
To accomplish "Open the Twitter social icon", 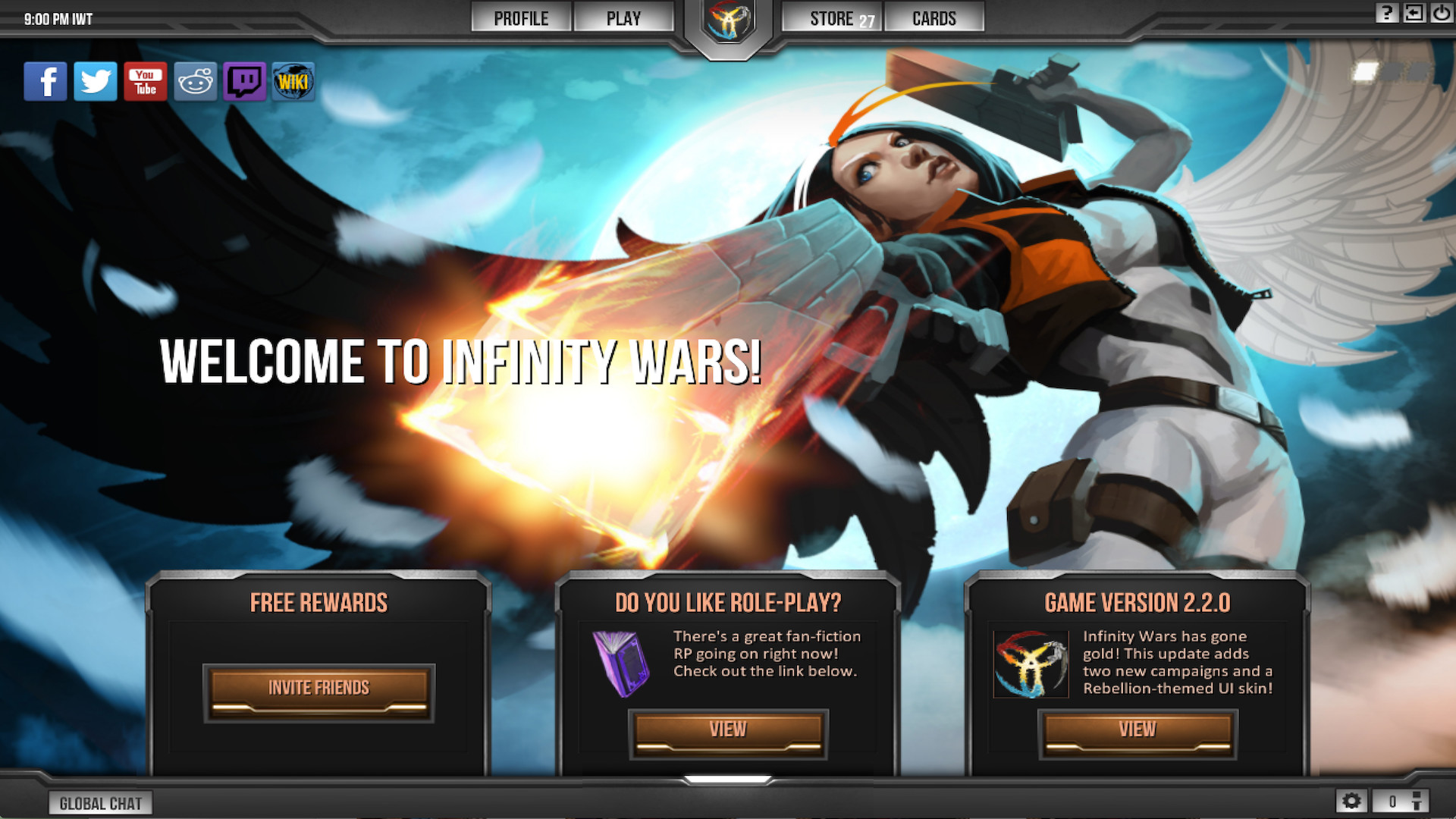I will [x=96, y=81].
